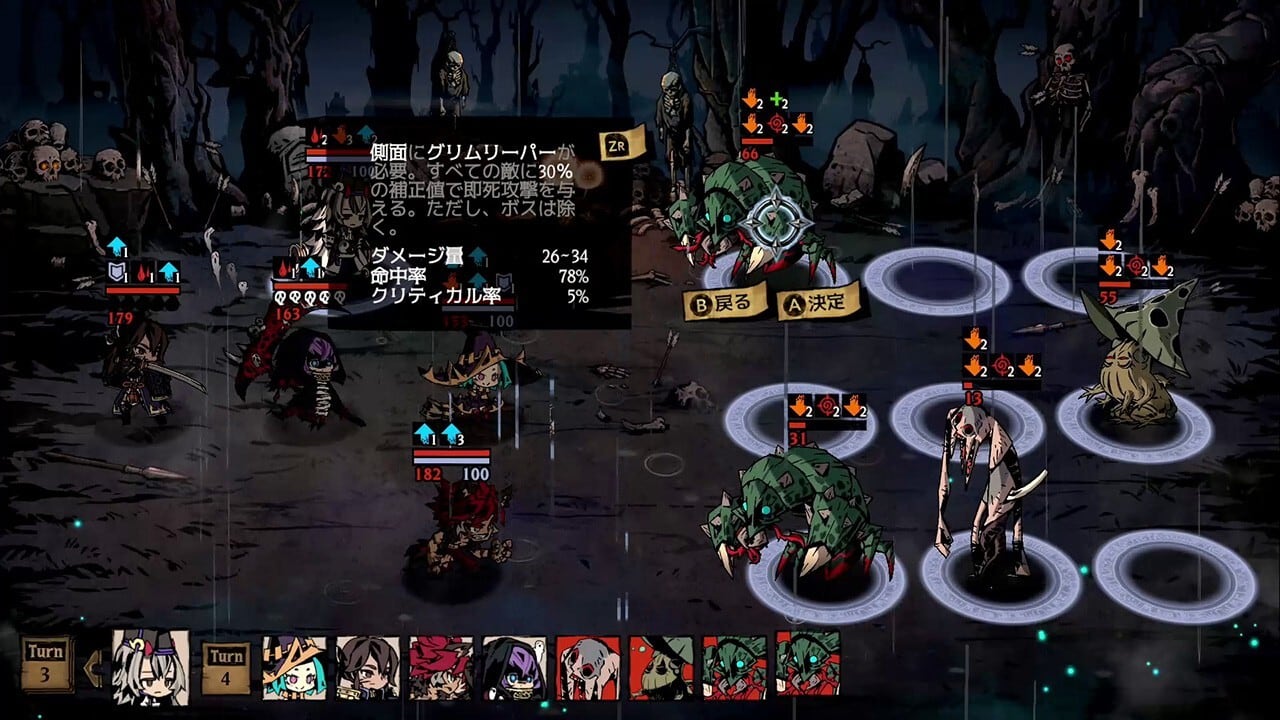Select the silver-haired girl's turn portrait
Image resolution: width=1280 pixels, height=720 pixels.
pos(151,663)
